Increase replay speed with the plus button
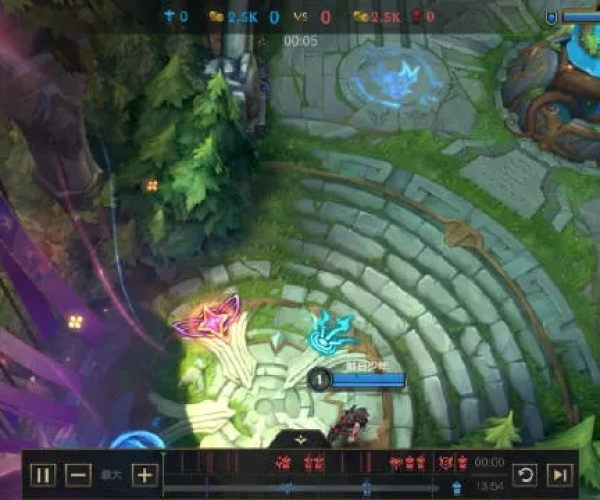Screen dimensions: 600x500 pos(145,475)
